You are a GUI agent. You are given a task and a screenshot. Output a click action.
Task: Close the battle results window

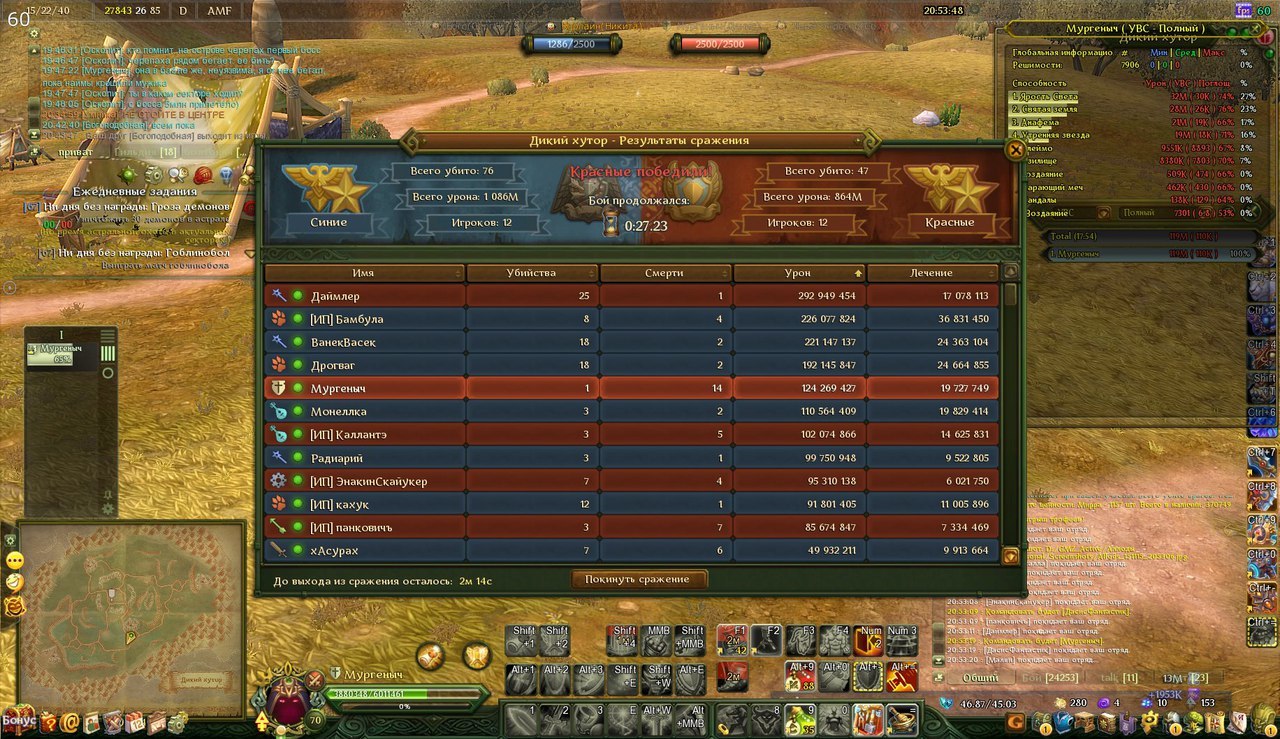pyautogui.click(x=1015, y=151)
